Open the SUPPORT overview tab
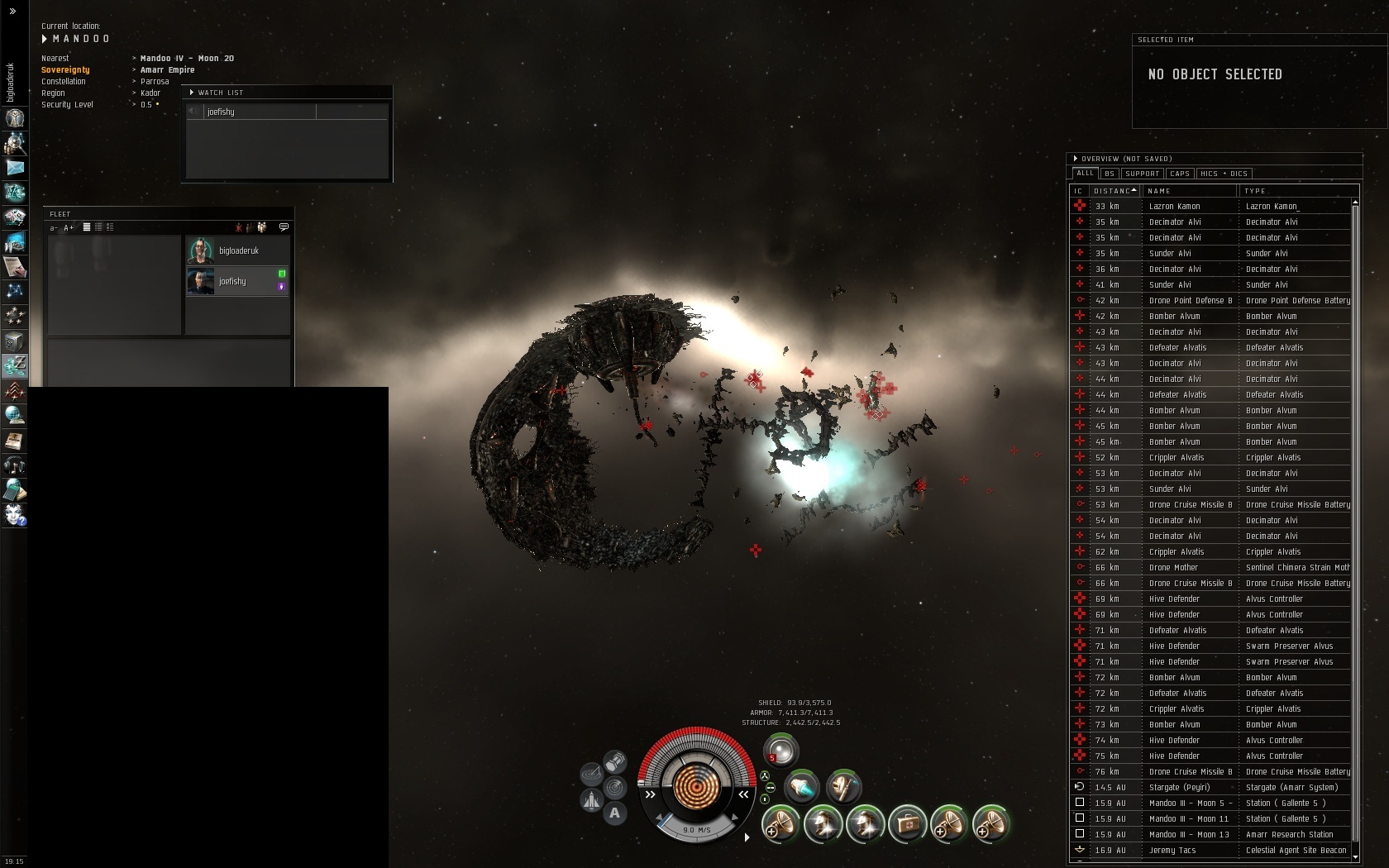The height and width of the screenshot is (868, 1389). (x=1142, y=174)
